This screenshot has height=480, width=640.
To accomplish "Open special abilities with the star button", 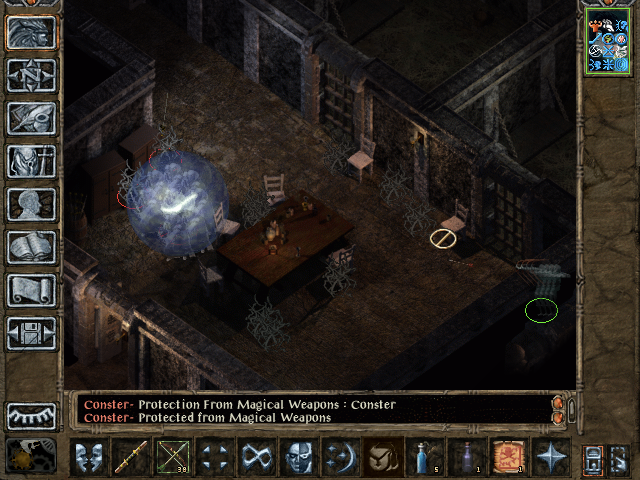I will coord(550,457).
